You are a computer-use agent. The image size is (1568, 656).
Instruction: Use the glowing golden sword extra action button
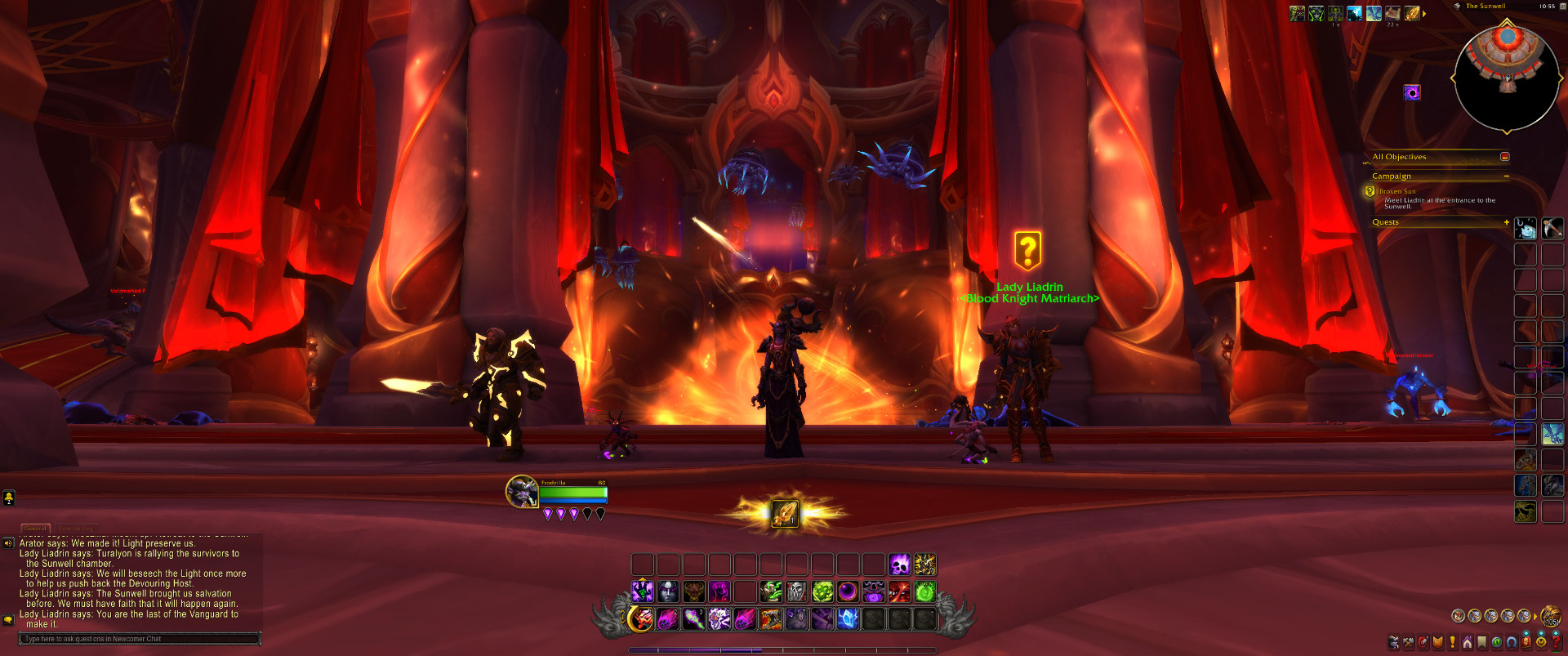785,513
